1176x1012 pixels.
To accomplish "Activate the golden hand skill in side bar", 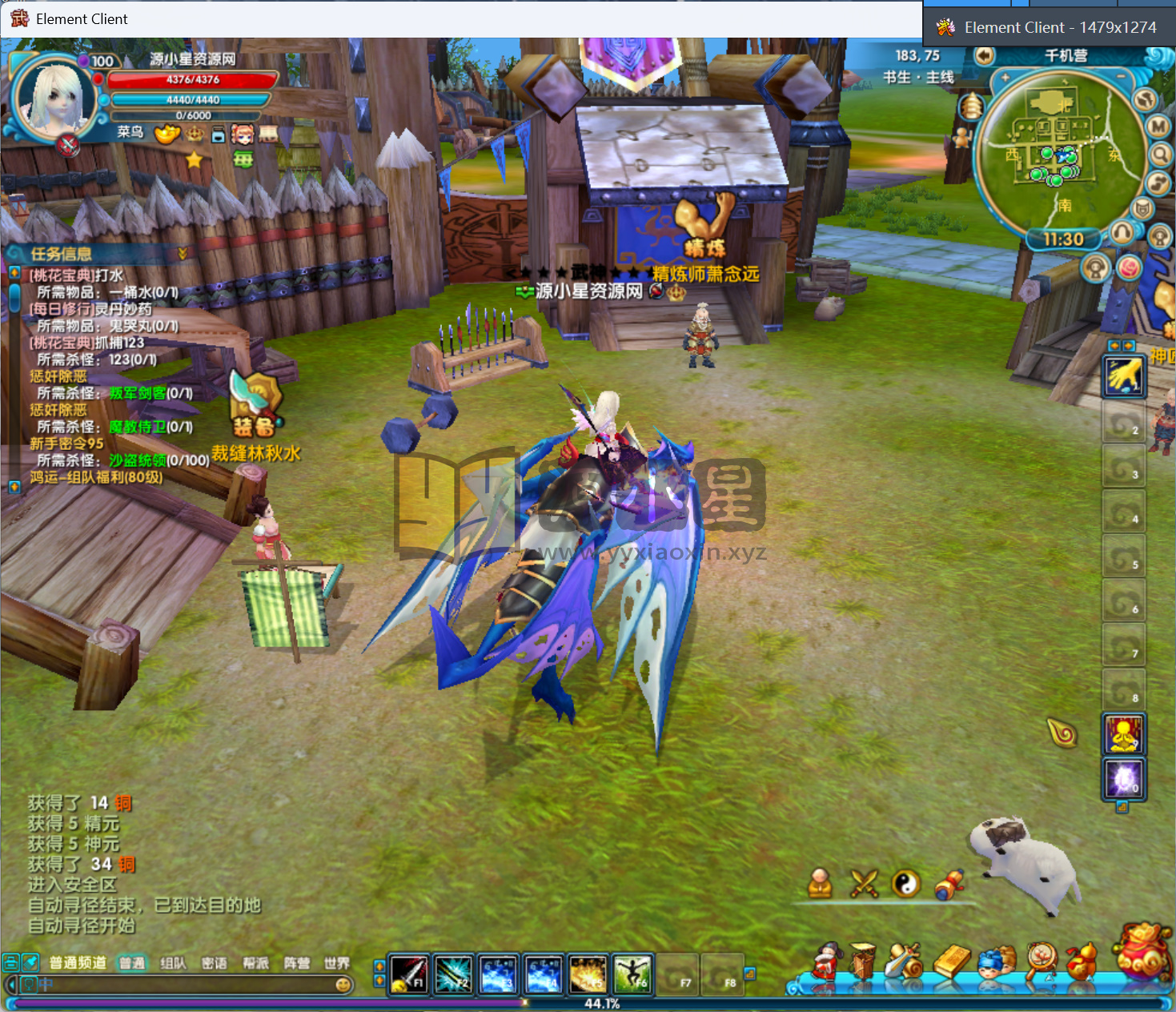I will (1124, 375).
